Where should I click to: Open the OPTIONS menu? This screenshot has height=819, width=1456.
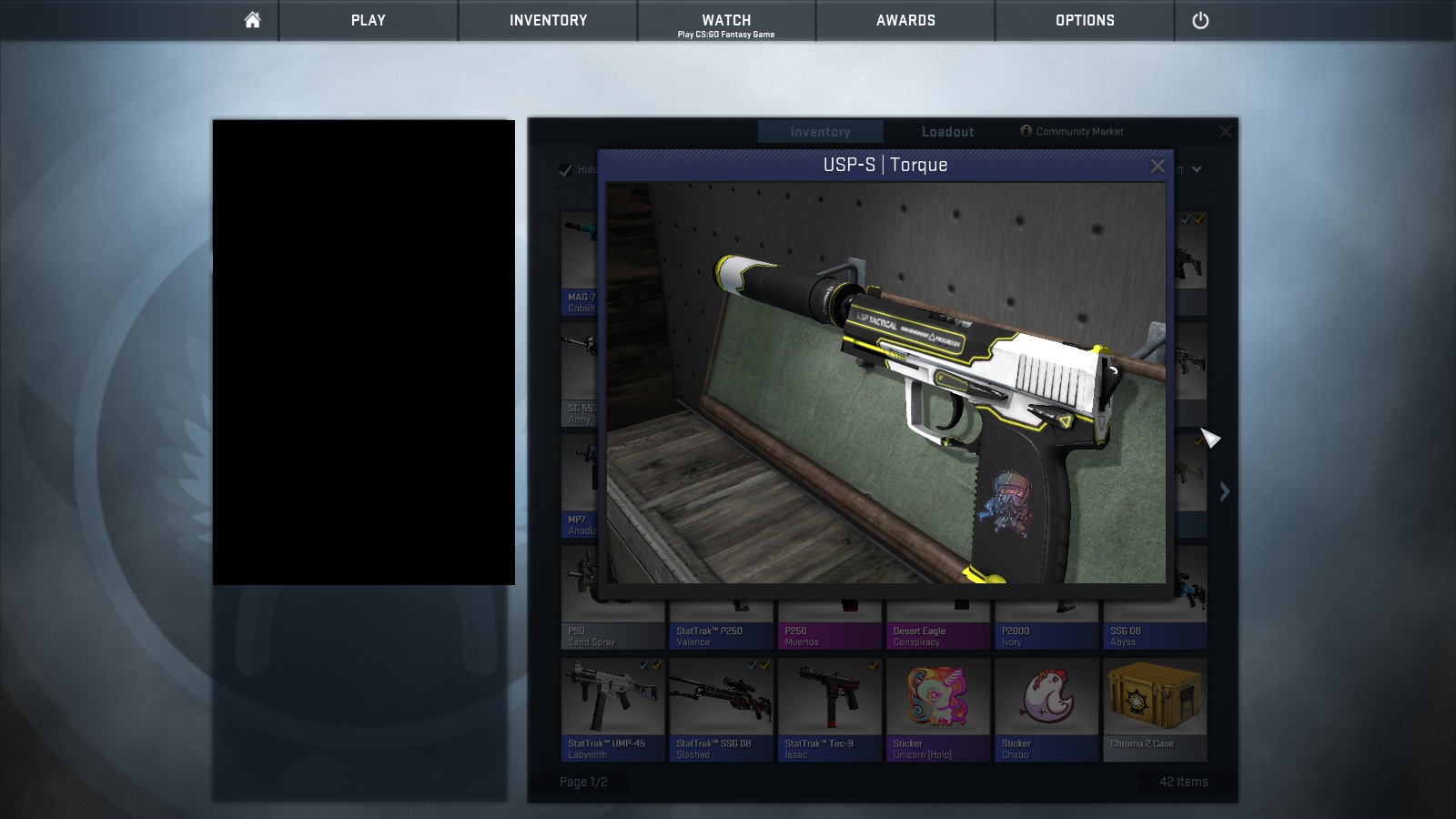coord(1085,20)
